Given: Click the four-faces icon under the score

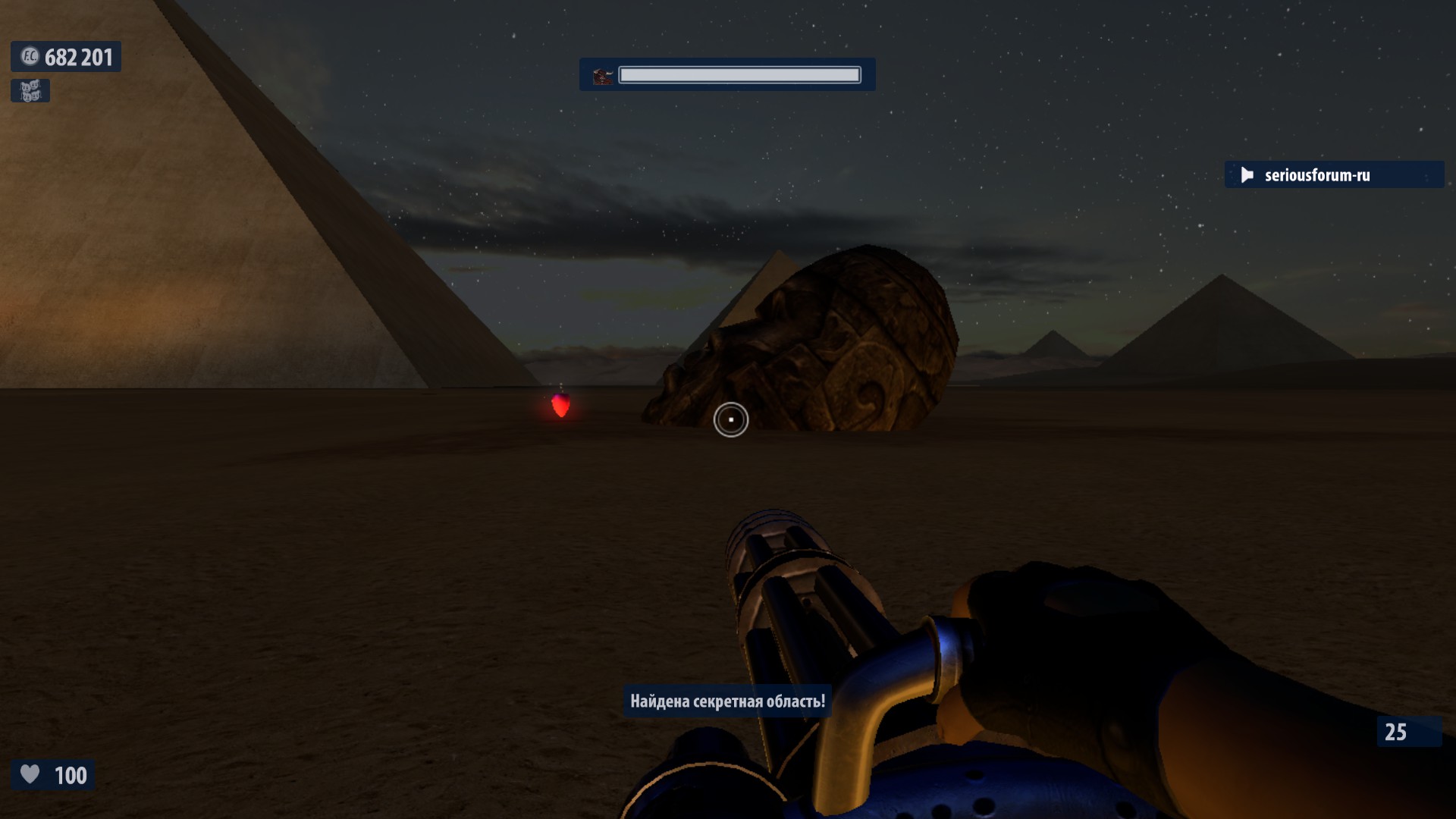Looking at the screenshot, I should [30, 91].
